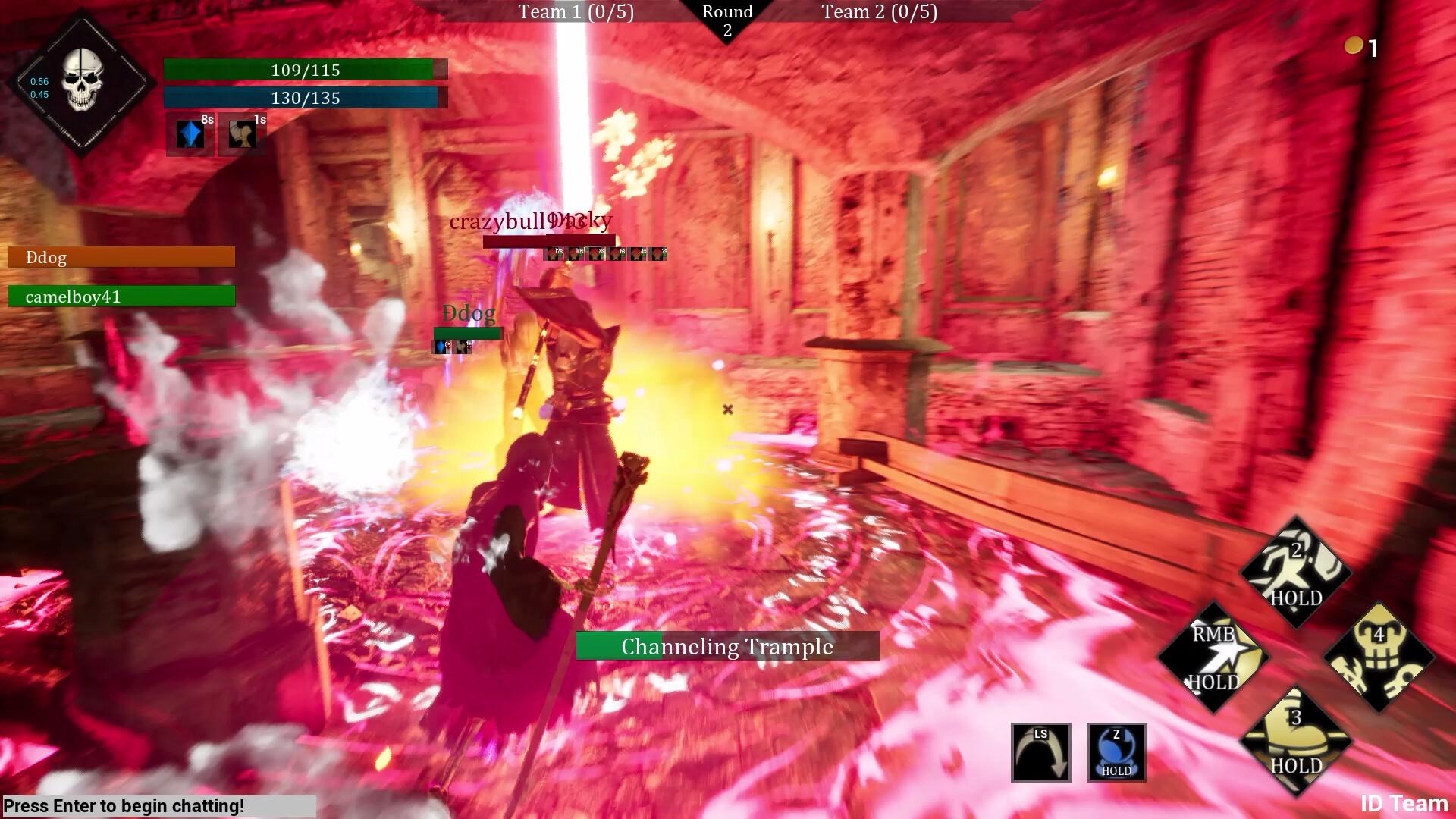The height and width of the screenshot is (819, 1456).
Task: Click the blue diamond buff showing 8s
Action: point(188,134)
